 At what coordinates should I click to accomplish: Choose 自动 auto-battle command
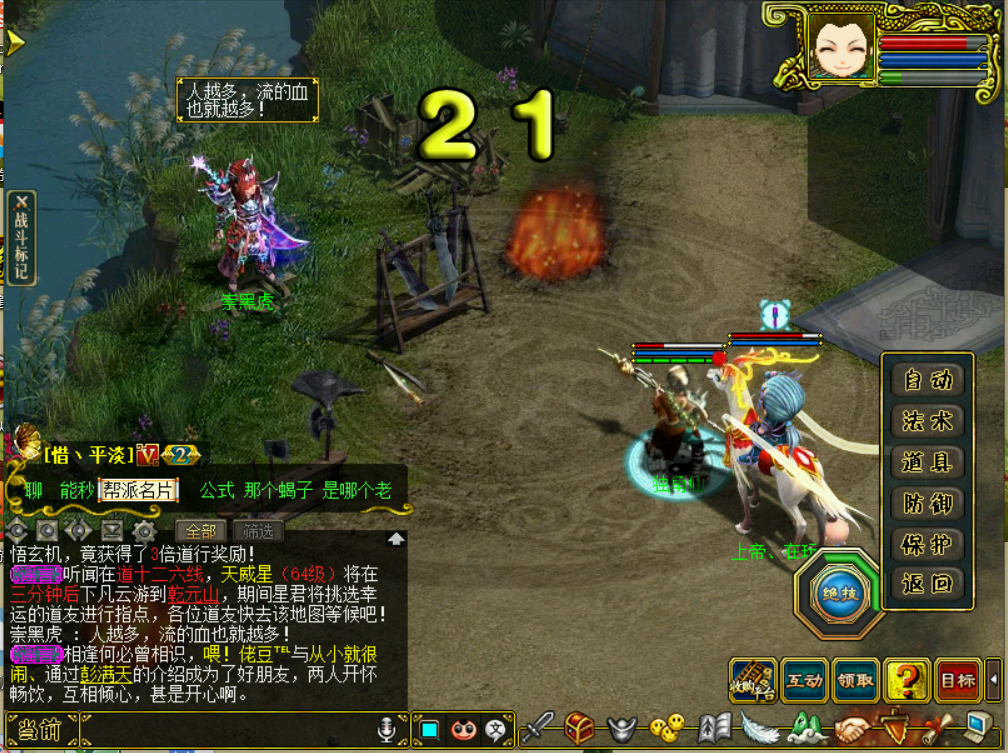[x=927, y=380]
